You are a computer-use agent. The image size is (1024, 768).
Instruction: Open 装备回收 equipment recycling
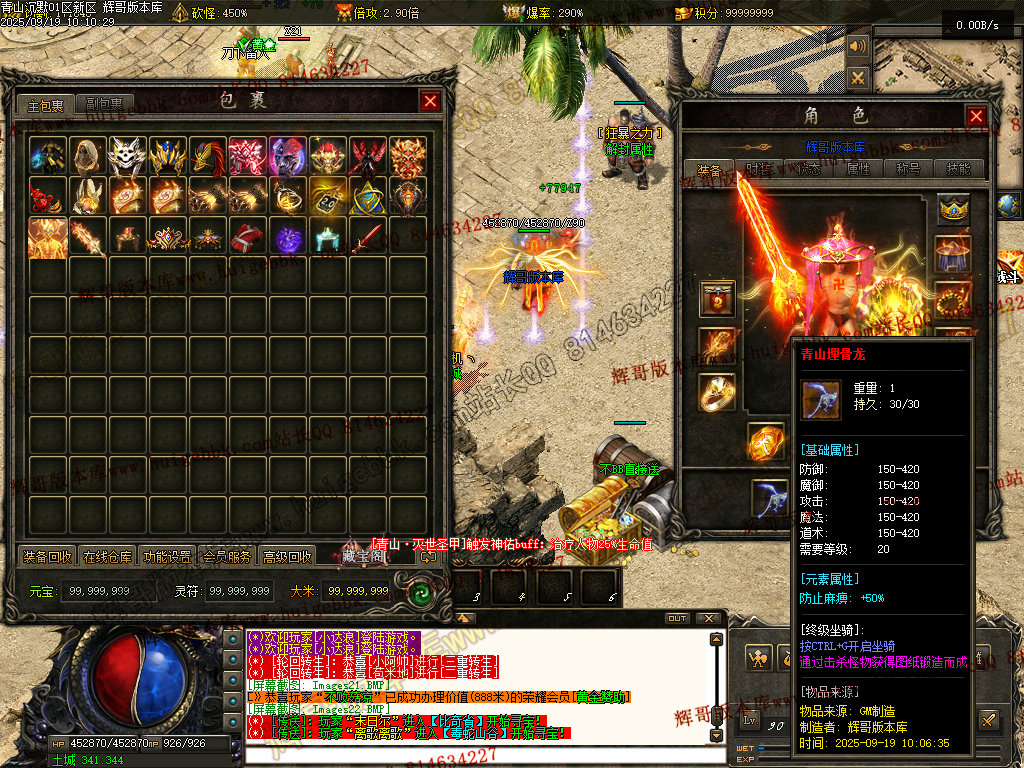click(47, 556)
